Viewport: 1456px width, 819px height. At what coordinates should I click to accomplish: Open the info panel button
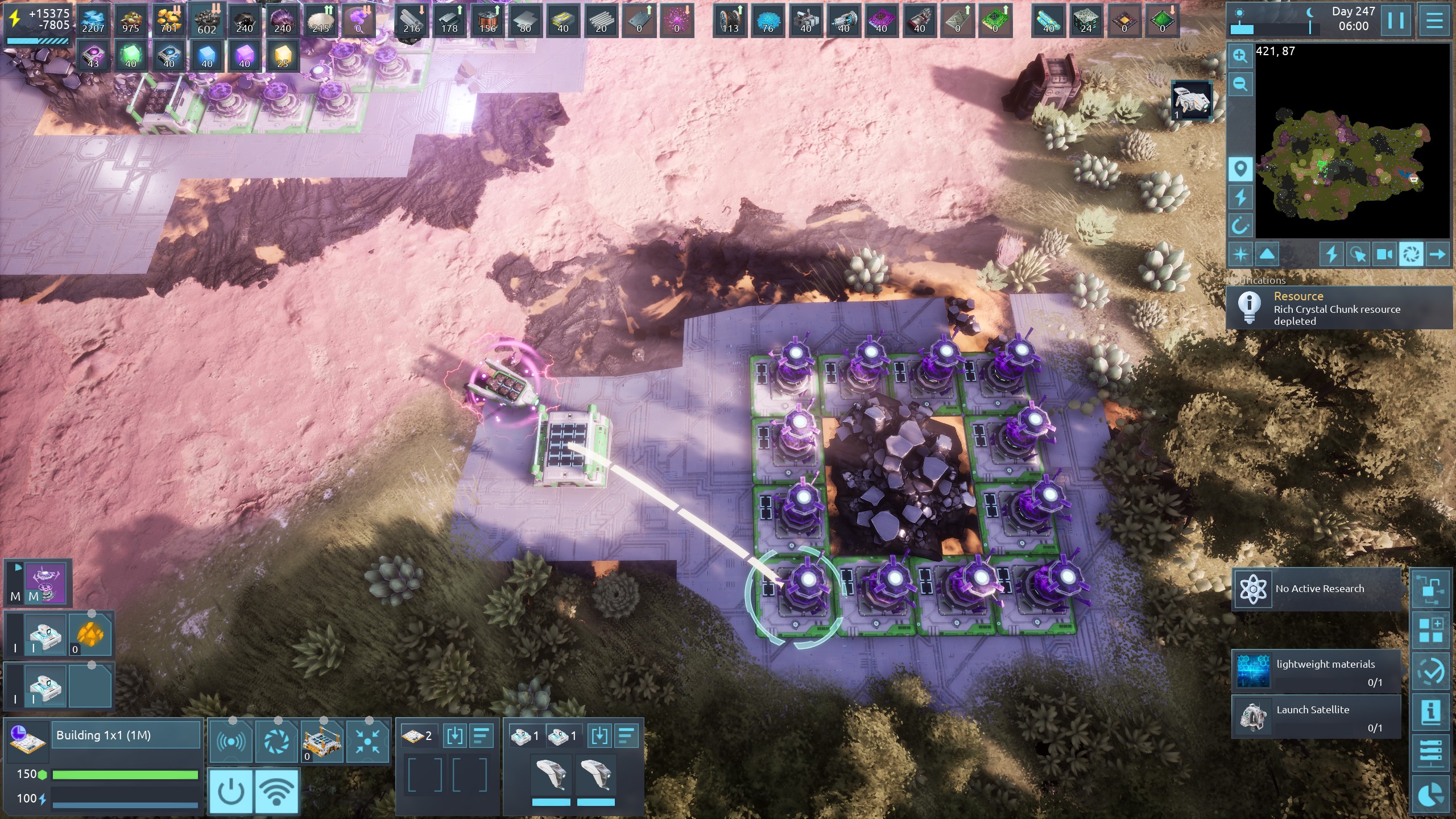tap(1431, 711)
